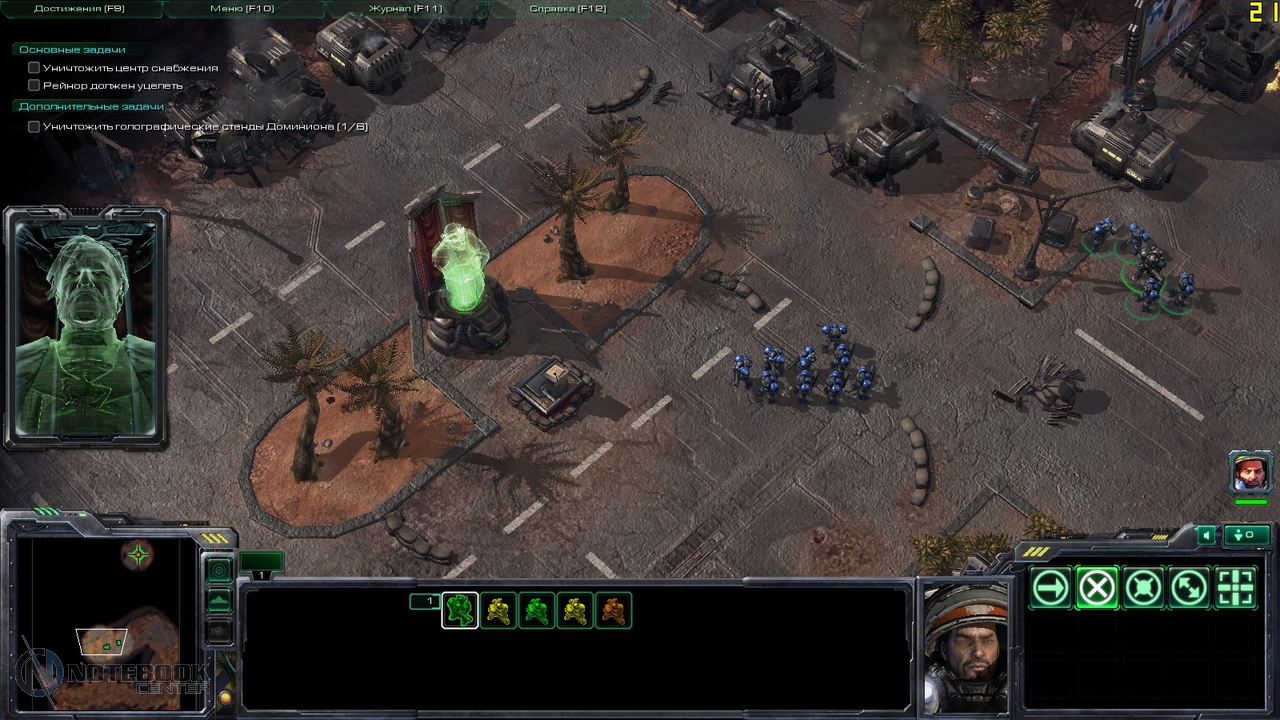Click the Raynor hero icon

click(x=1250, y=472)
